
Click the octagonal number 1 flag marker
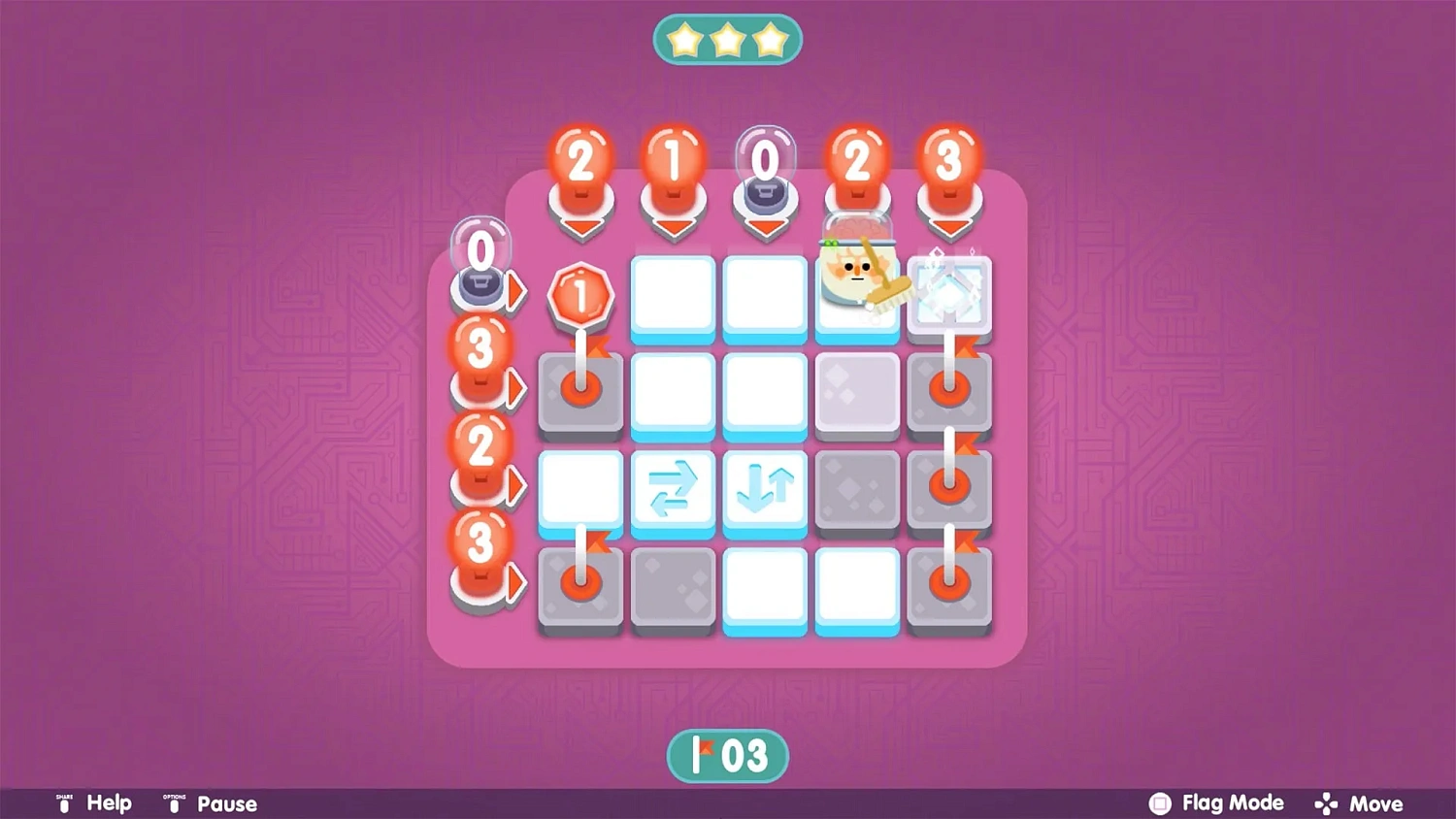tap(580, 296)
